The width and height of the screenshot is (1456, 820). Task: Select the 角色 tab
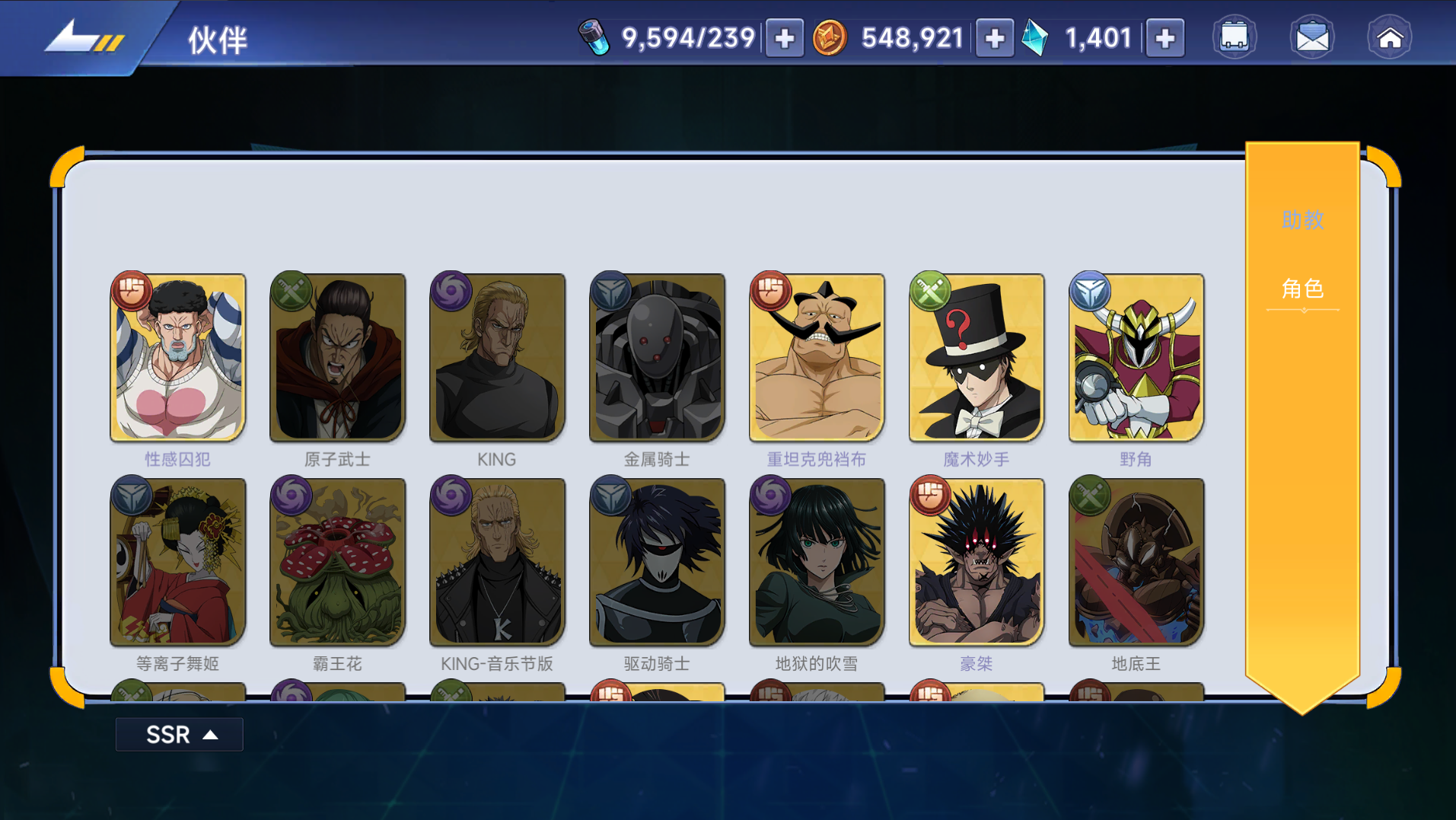[1302, 289]
